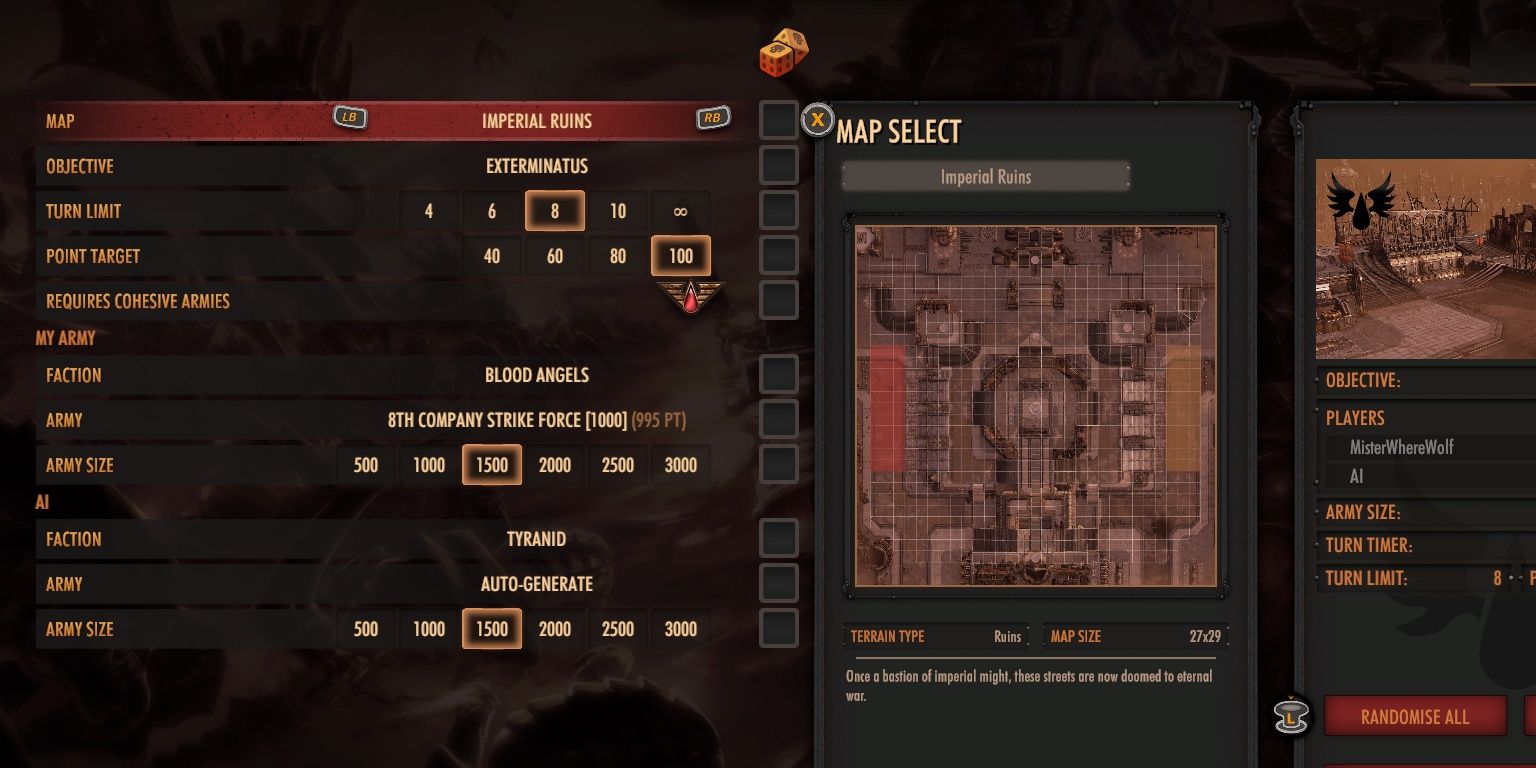
Task: Open the Tyranid AI faction selector
Action: (535, 539)
